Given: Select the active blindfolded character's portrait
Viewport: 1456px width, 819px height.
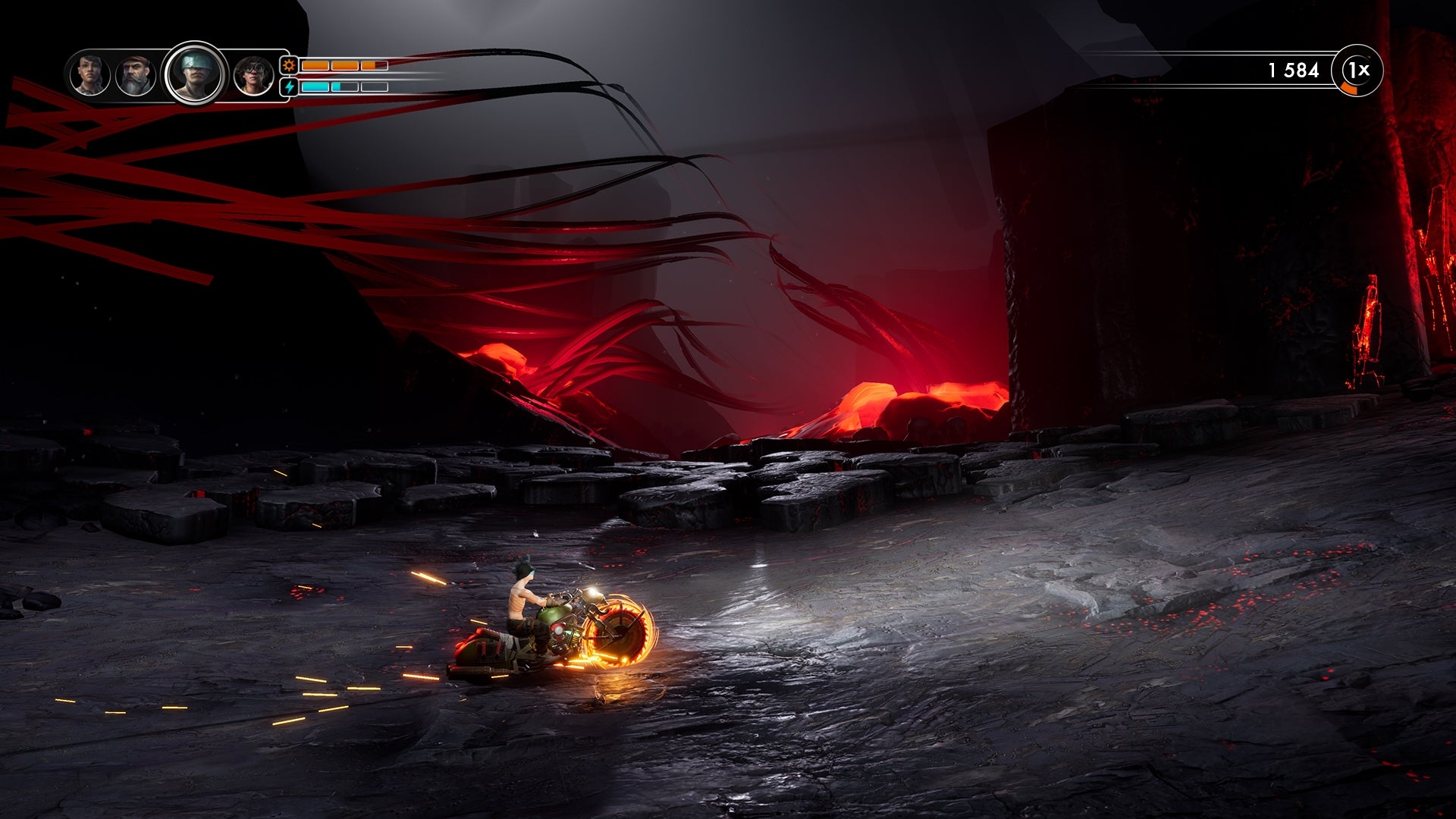Looking at the screenshot, I should [194, 74].
